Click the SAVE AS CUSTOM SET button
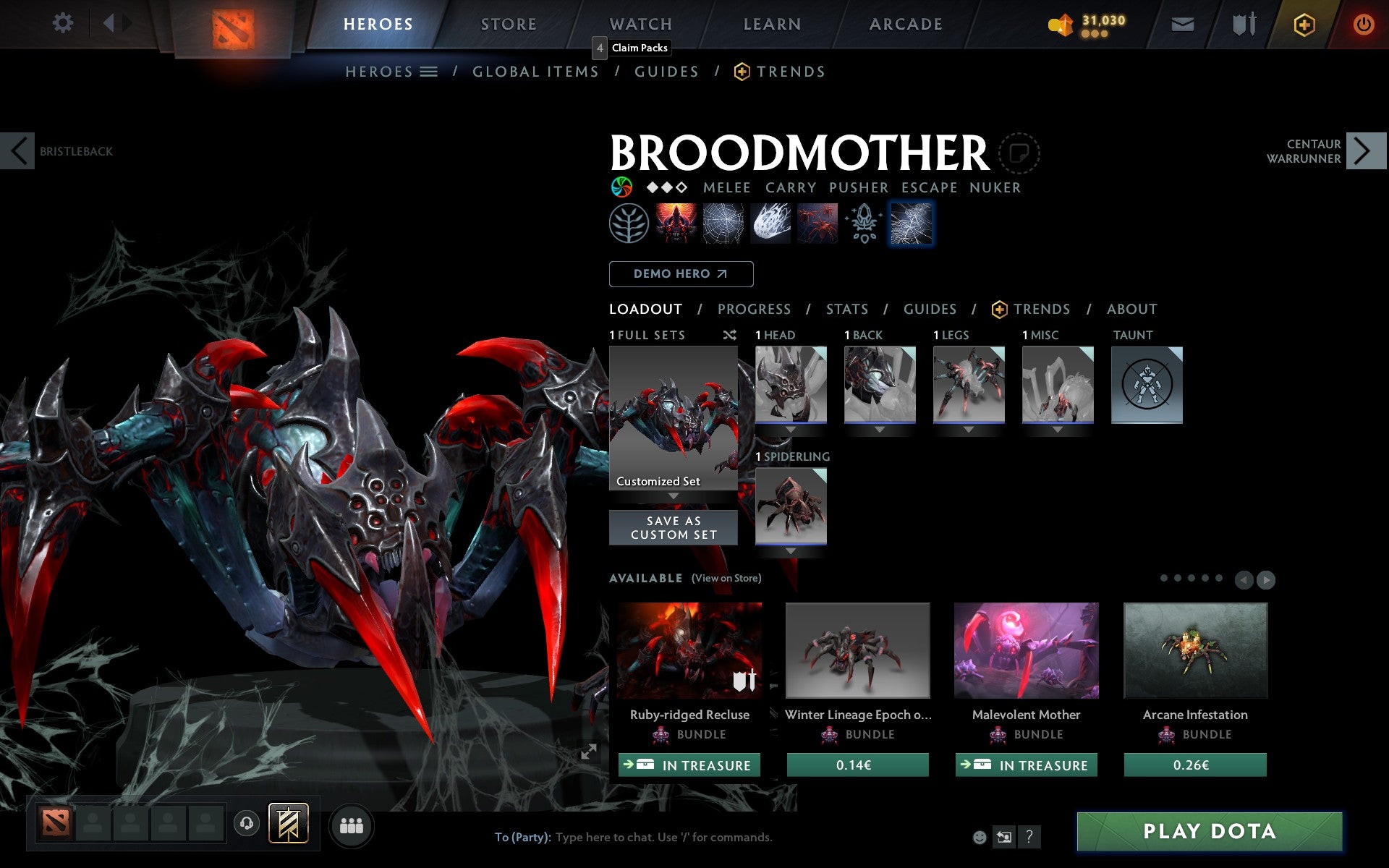Viewport: 1389px width, 868px height. [x=674, y=527]
